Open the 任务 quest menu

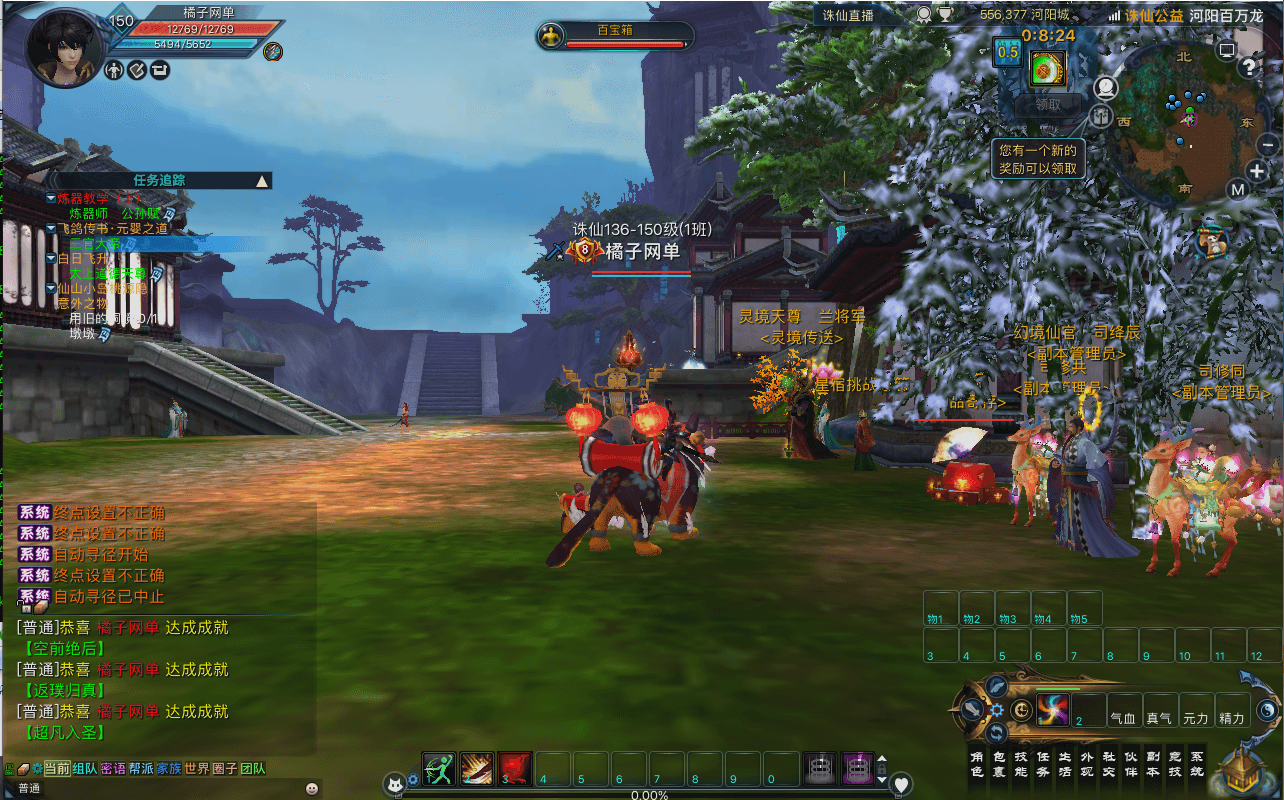click(x=1043, y=765)
